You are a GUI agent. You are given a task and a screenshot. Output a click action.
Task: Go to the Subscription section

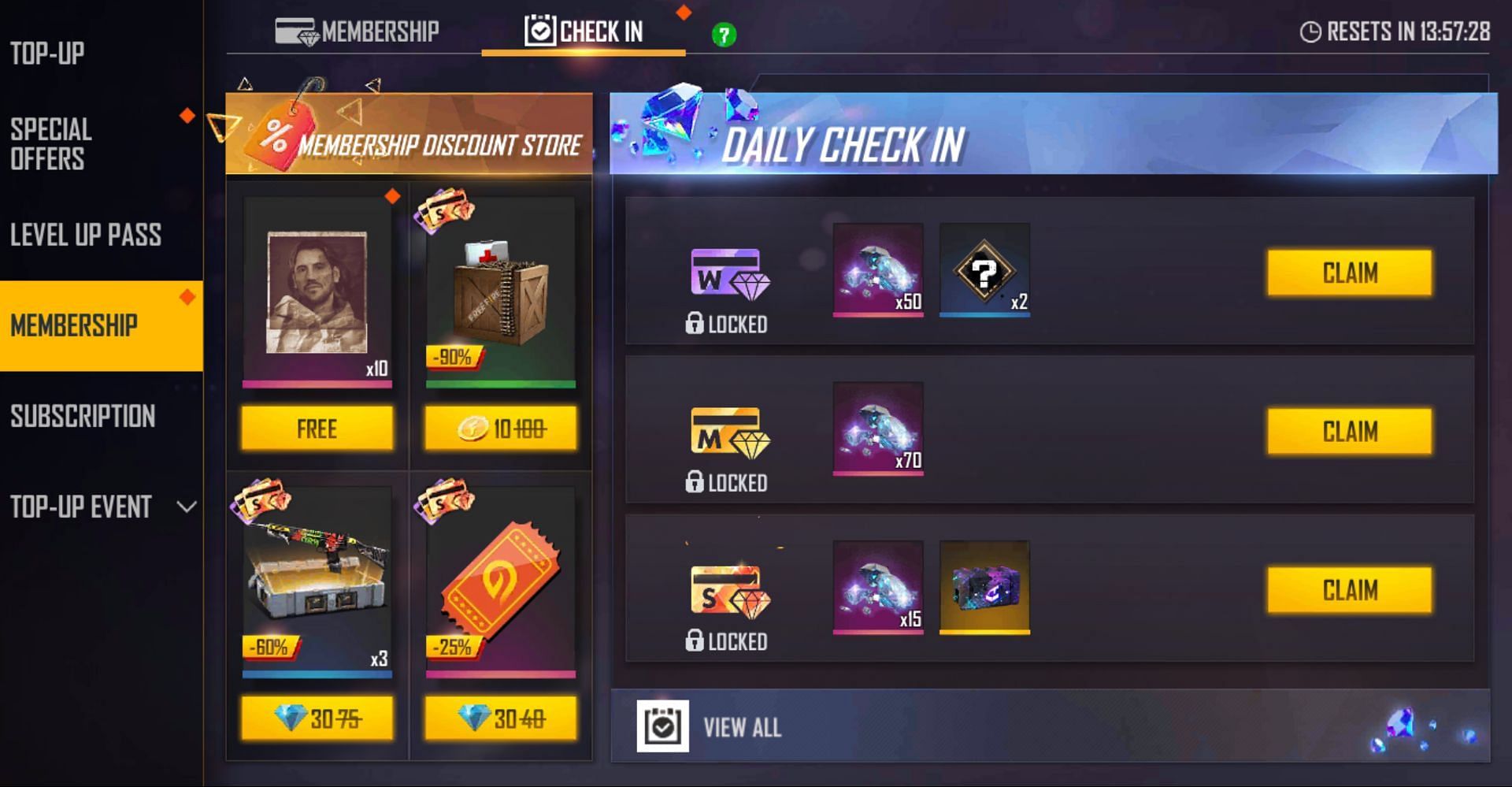point(83,416)
